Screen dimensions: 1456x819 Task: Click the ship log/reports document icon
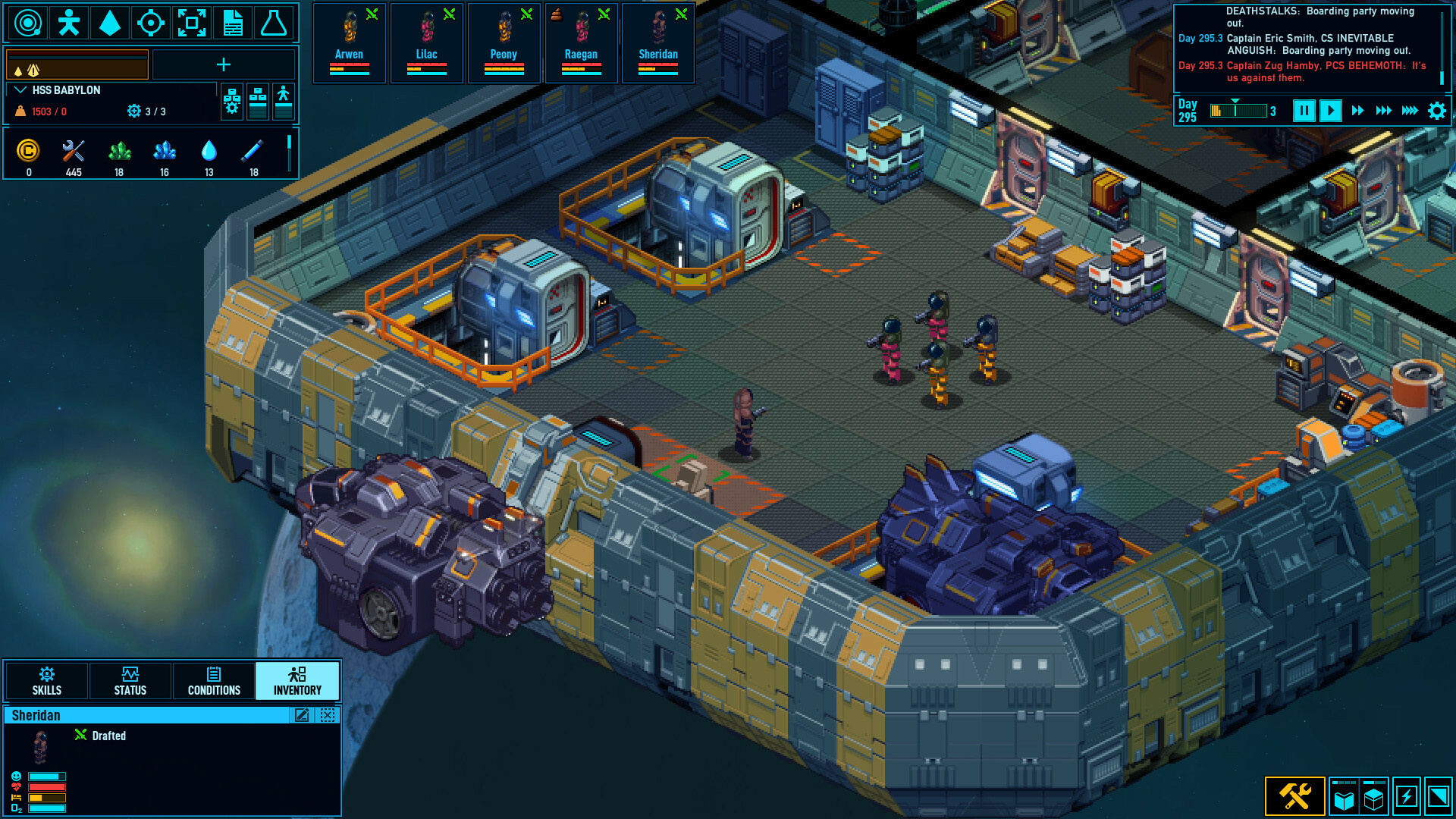pyautogui.click(x=232, y=23)
